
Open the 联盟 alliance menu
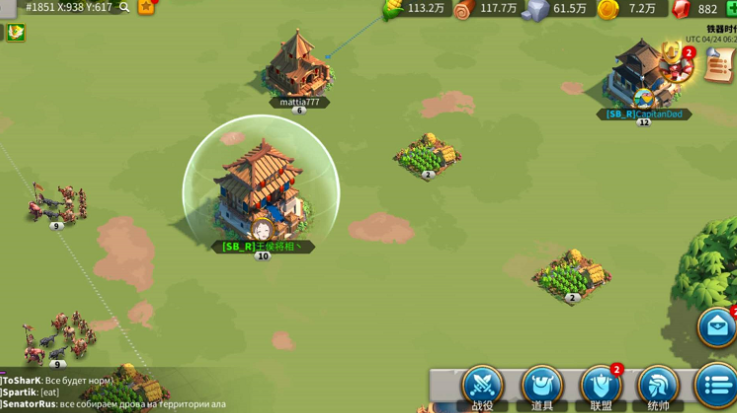(600, 386)
